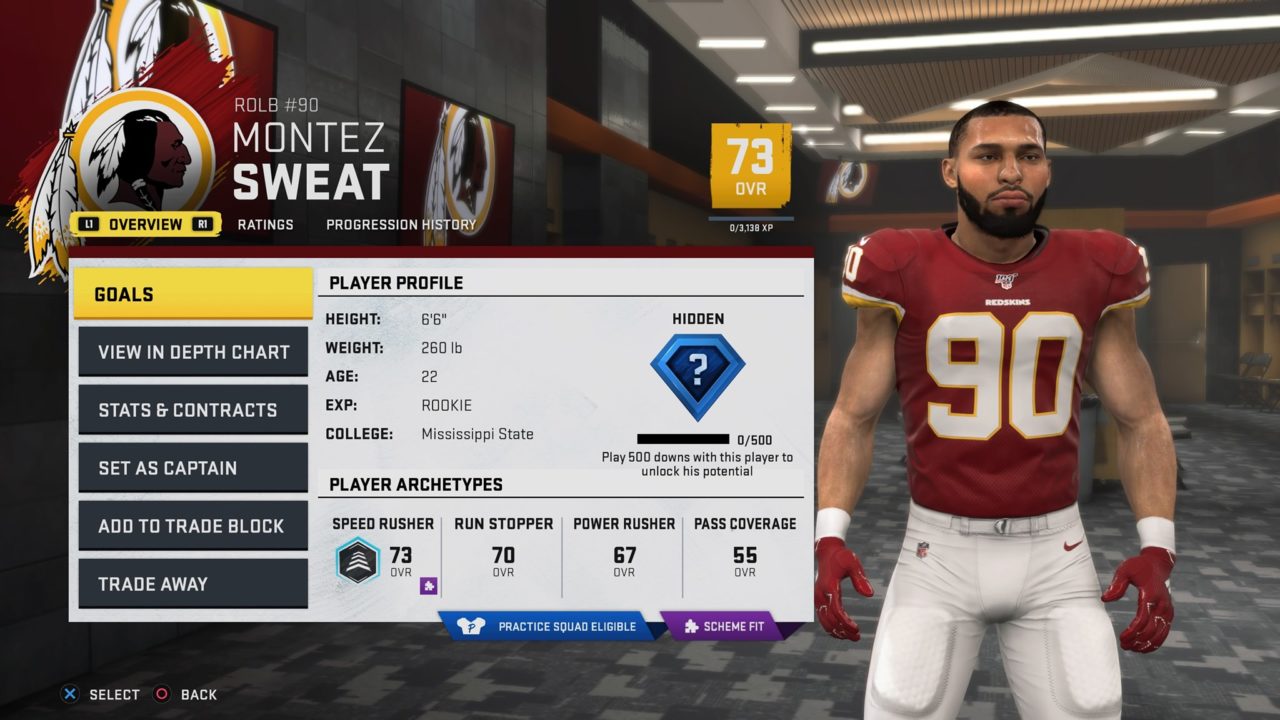Image resolution: width=1280 pixels, height=720 pixels.
Task: Switch to the Overview tab
Action: pyautogui.click(x=145, y=224)
